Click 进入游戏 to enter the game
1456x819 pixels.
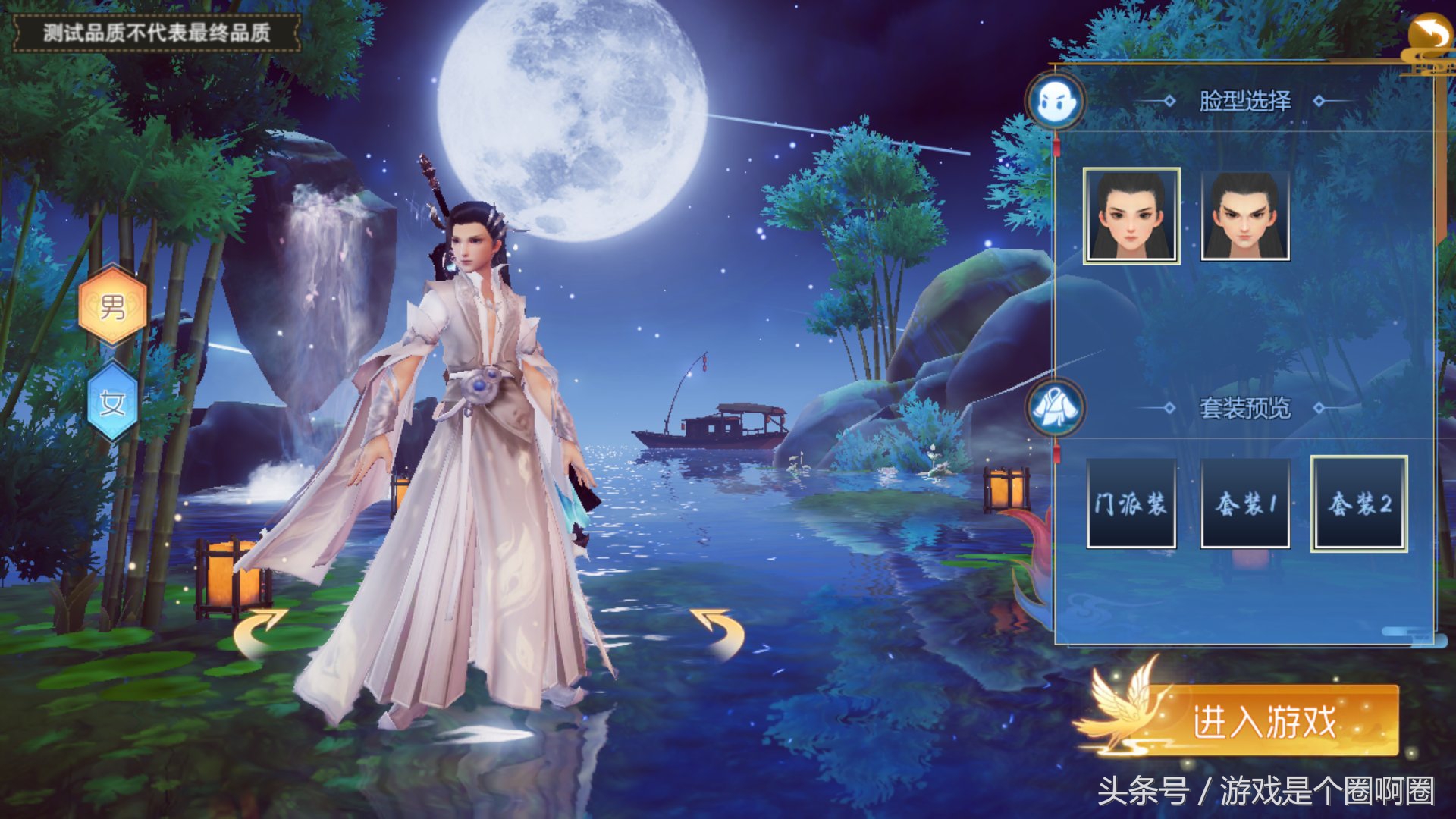[x=1263, y=720]
